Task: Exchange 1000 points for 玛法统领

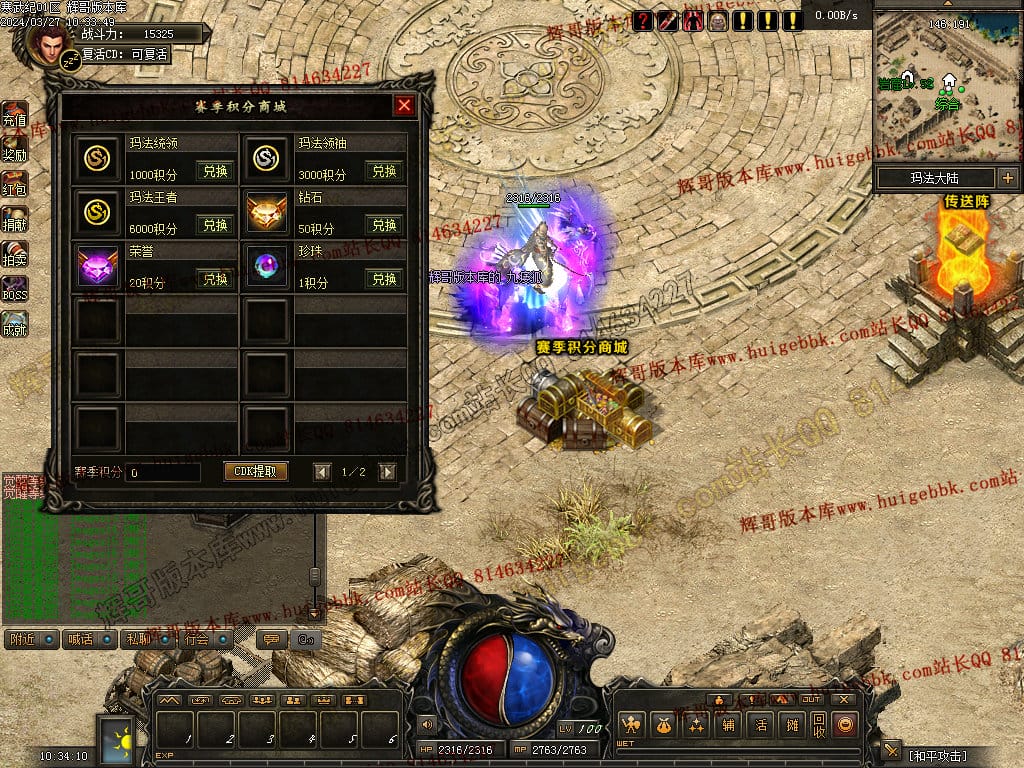Action: point(216,171)
